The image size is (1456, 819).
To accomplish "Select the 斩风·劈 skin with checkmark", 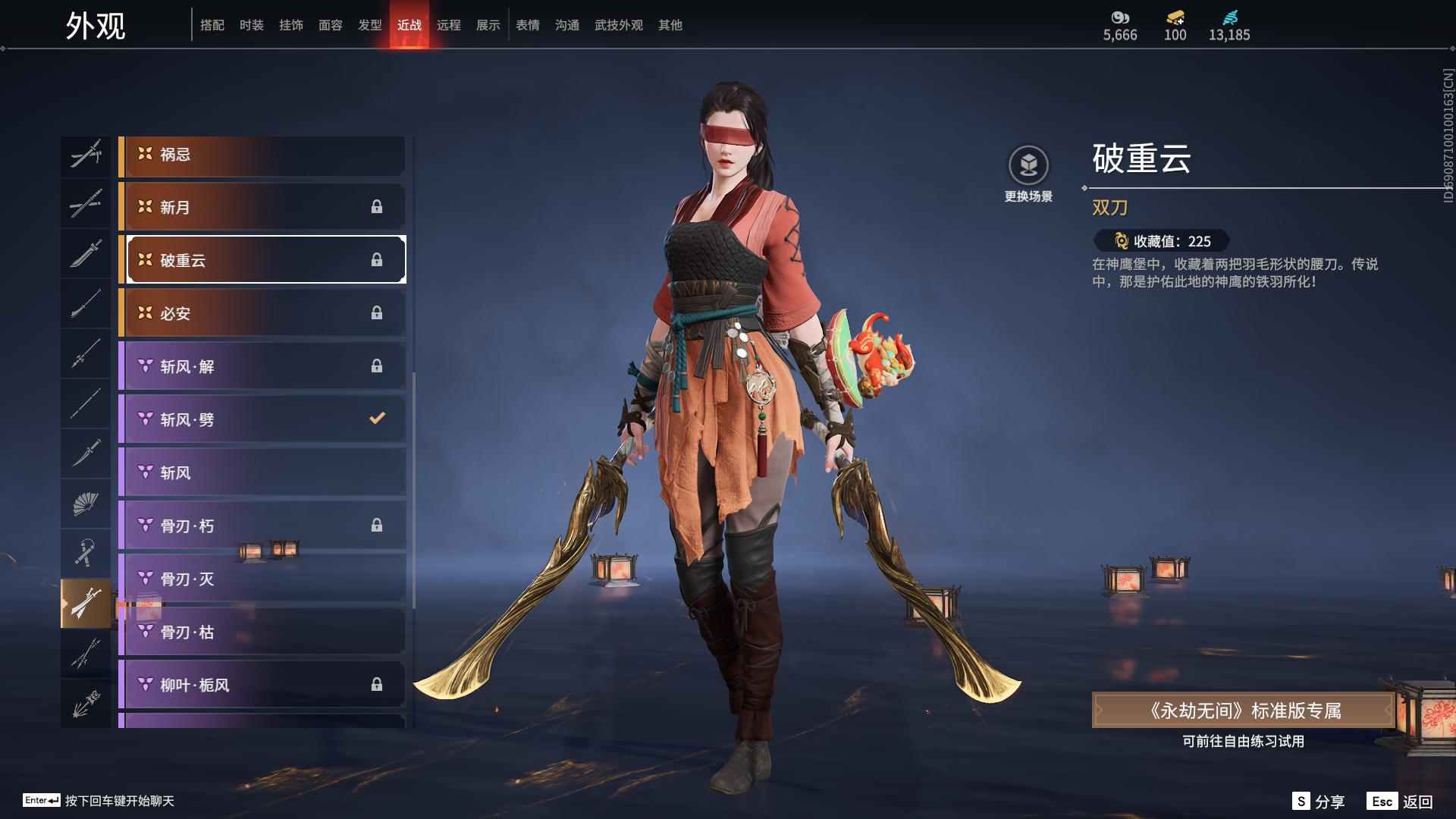I will coord(262,419).
